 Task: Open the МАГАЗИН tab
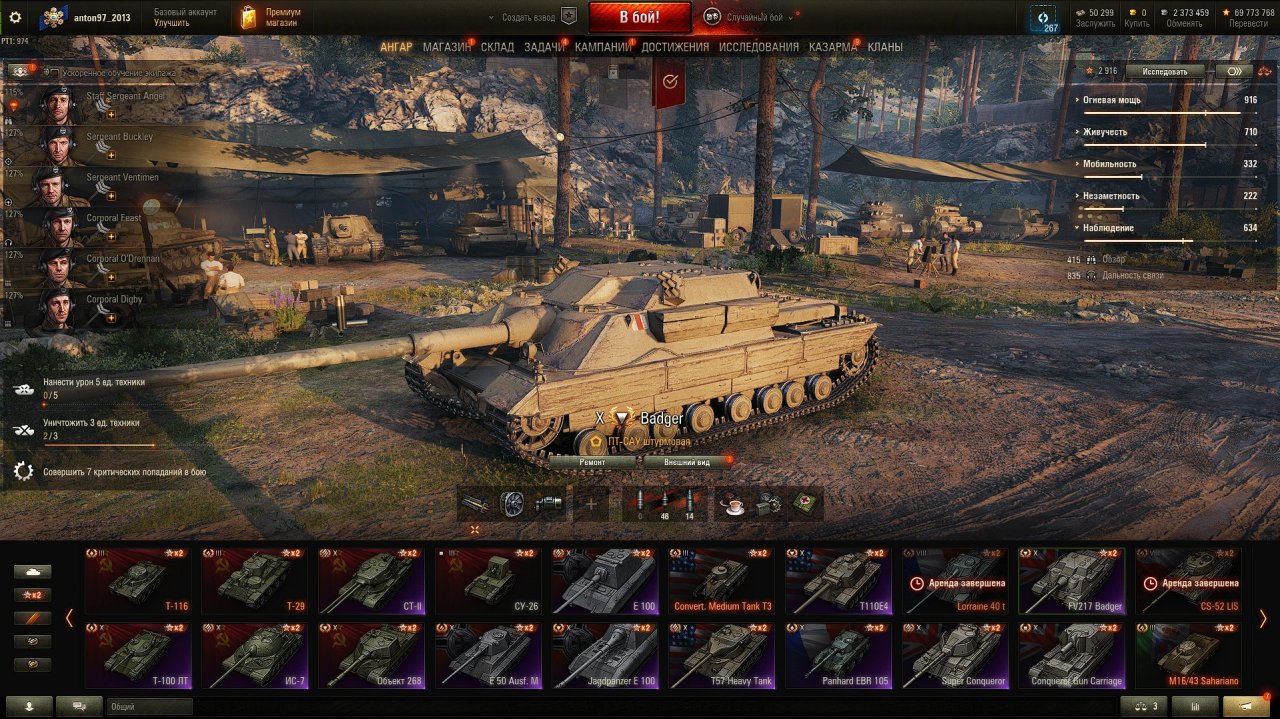pos(446,47)
